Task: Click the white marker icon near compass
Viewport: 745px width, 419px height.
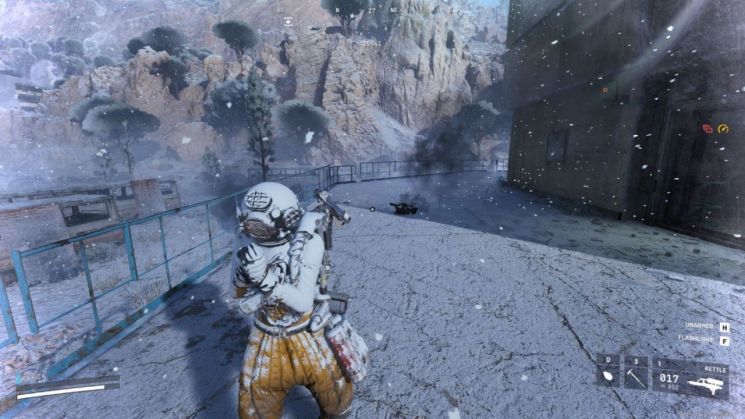Action: (x=288, y=20)
